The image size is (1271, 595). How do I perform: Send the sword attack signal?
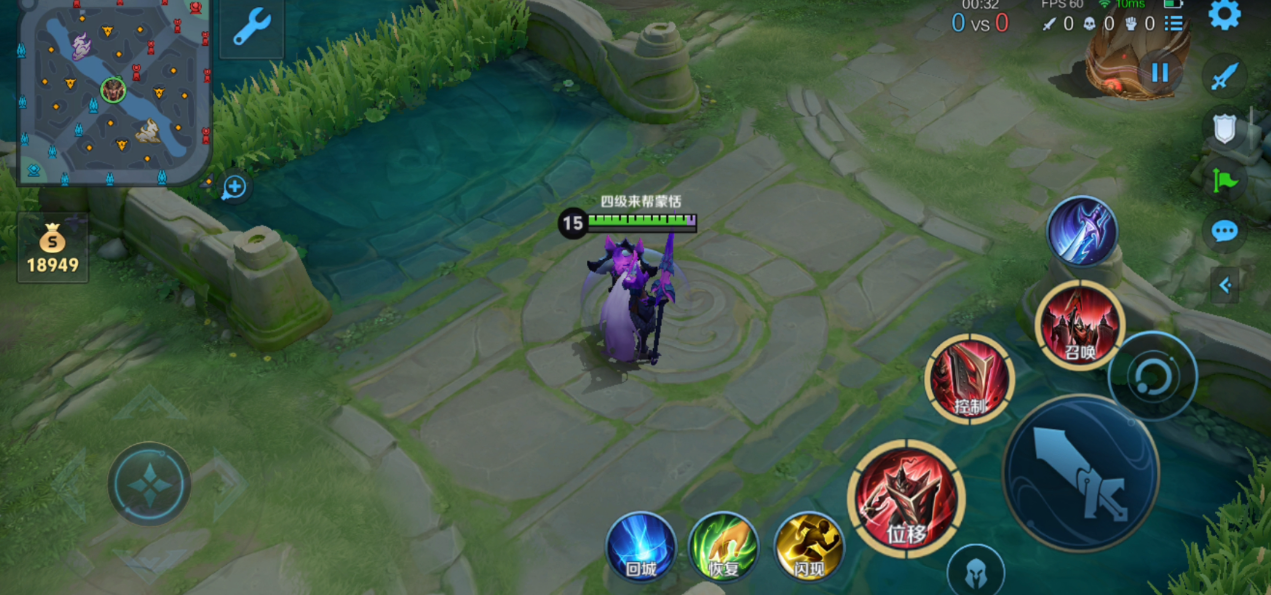(1224, 77)
